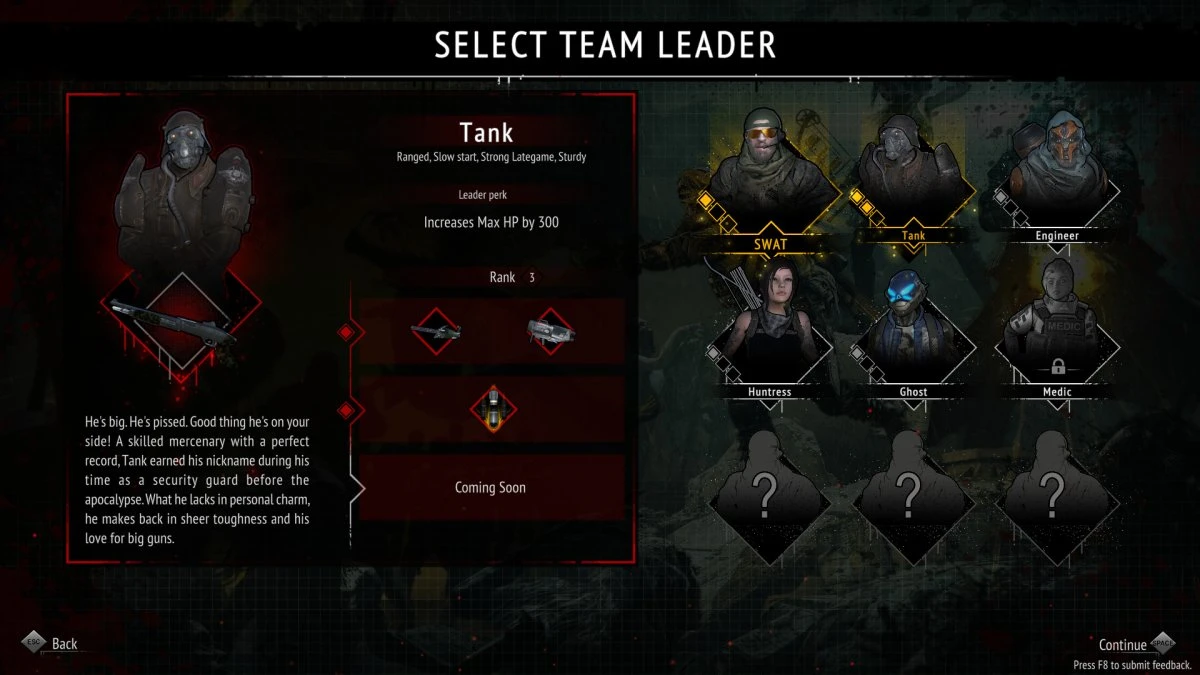Continue with the selected leader
The height and width of the screenshot is (675, 1200).
(x=1123, y=645)
